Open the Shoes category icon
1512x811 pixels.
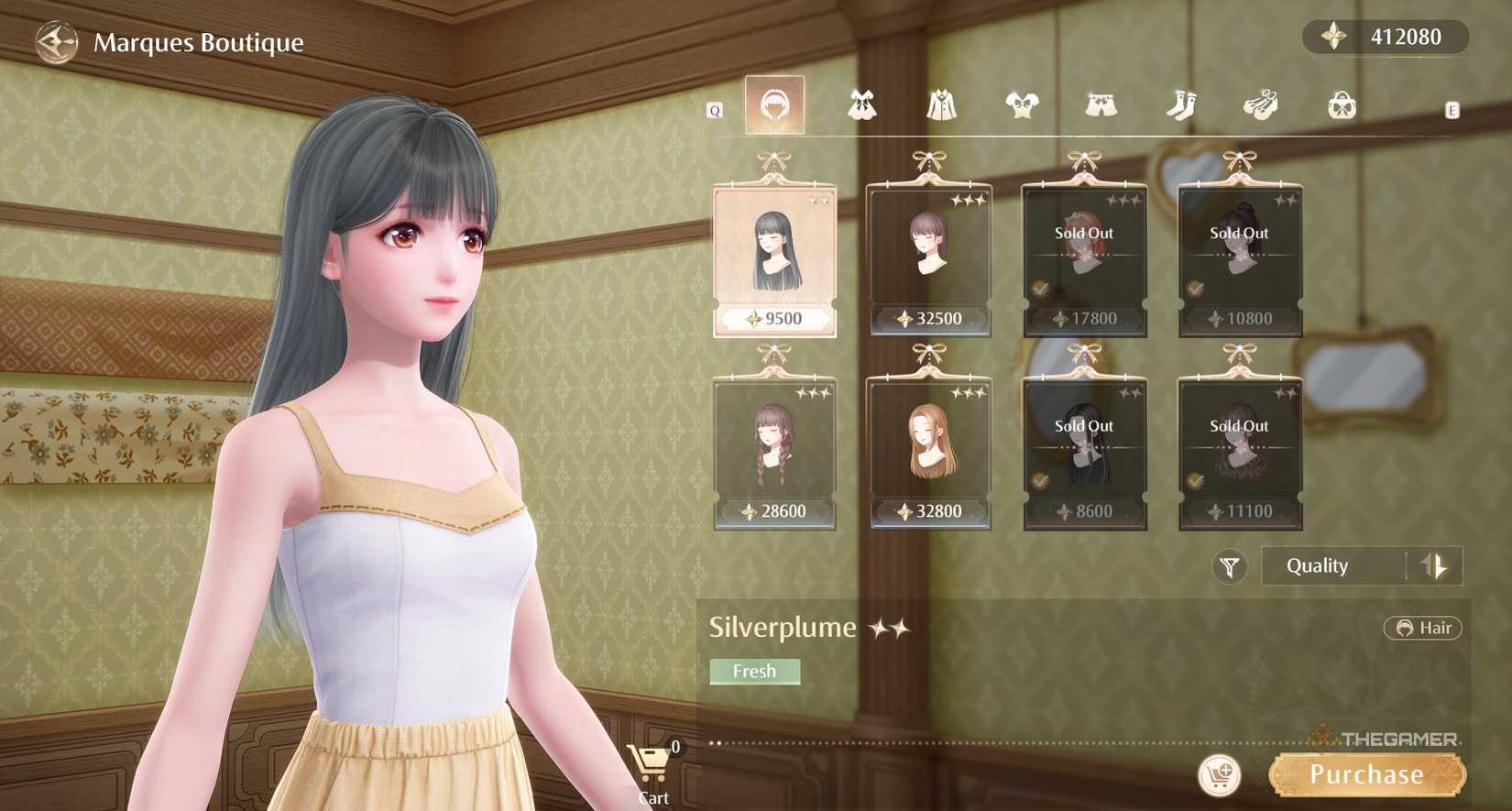[x=1263, y=103]
